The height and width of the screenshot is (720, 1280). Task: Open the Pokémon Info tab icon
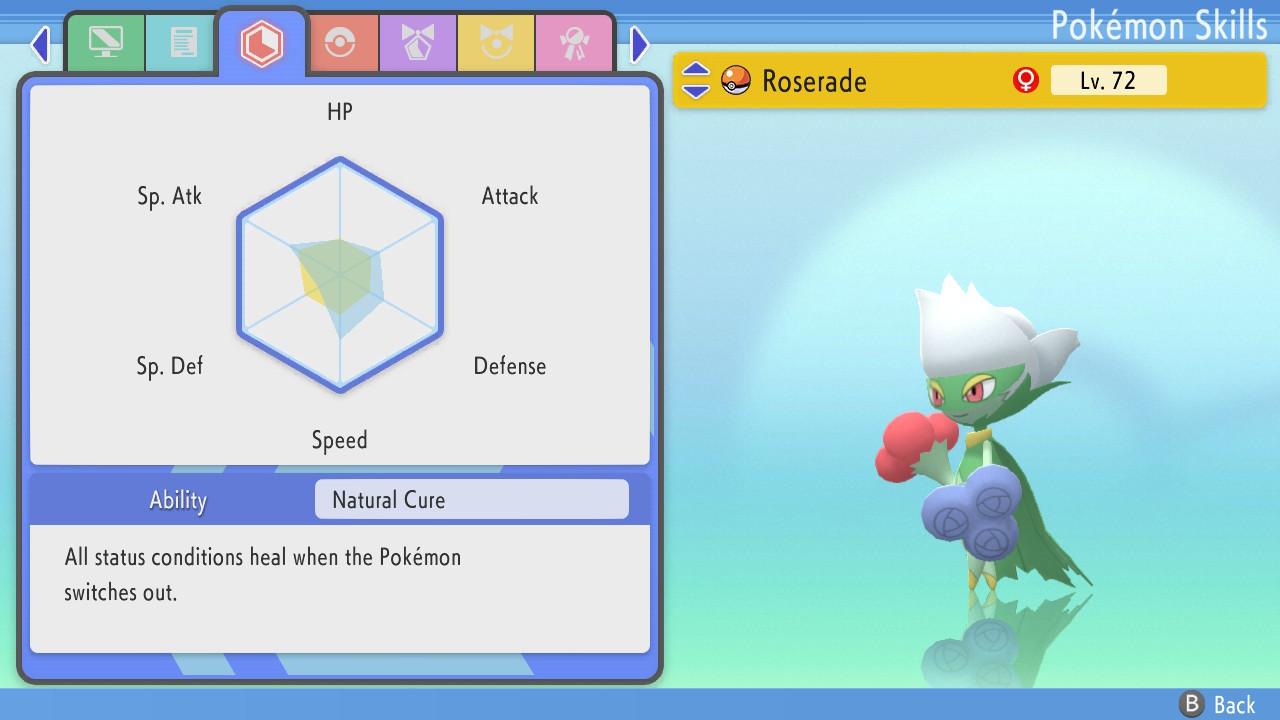(106, 42)
